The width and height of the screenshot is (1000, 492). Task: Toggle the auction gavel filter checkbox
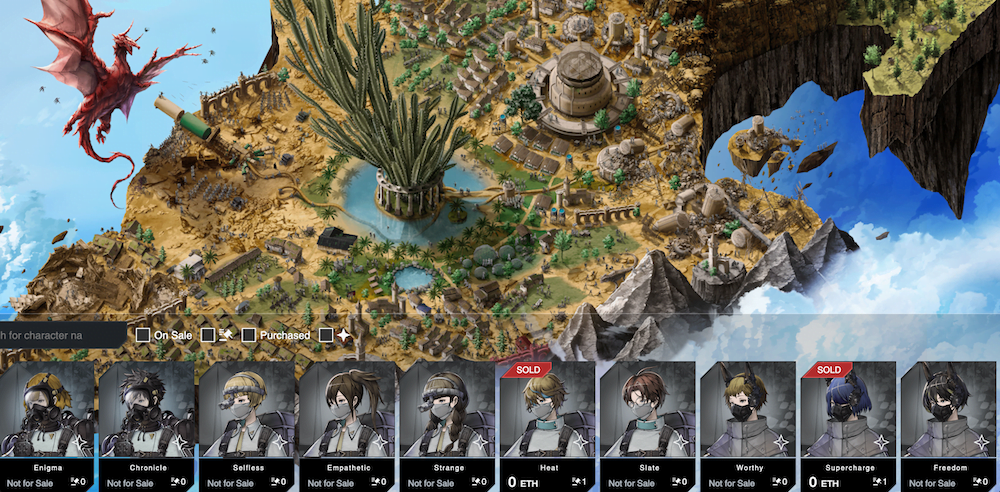[208, 335]
